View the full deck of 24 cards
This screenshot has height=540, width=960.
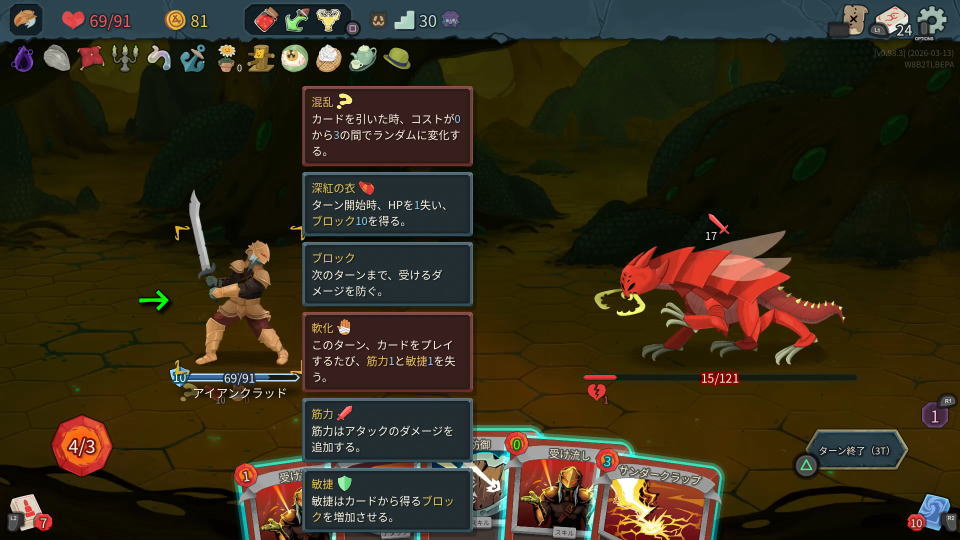click(892, 21)
